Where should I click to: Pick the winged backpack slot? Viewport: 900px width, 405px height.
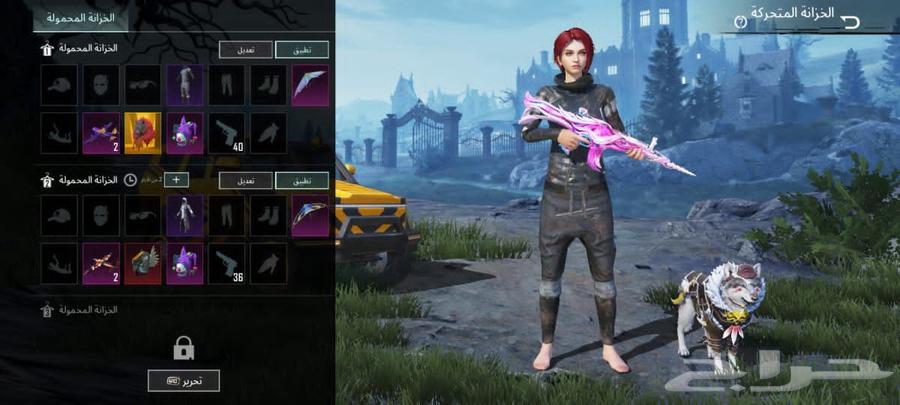(x=143, y=263)
